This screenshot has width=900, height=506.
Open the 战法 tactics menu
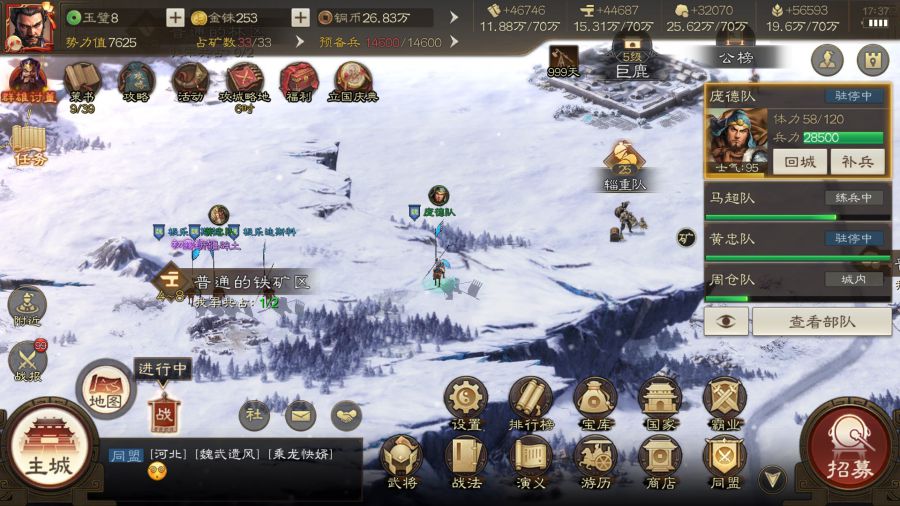[x=466, y=464]
